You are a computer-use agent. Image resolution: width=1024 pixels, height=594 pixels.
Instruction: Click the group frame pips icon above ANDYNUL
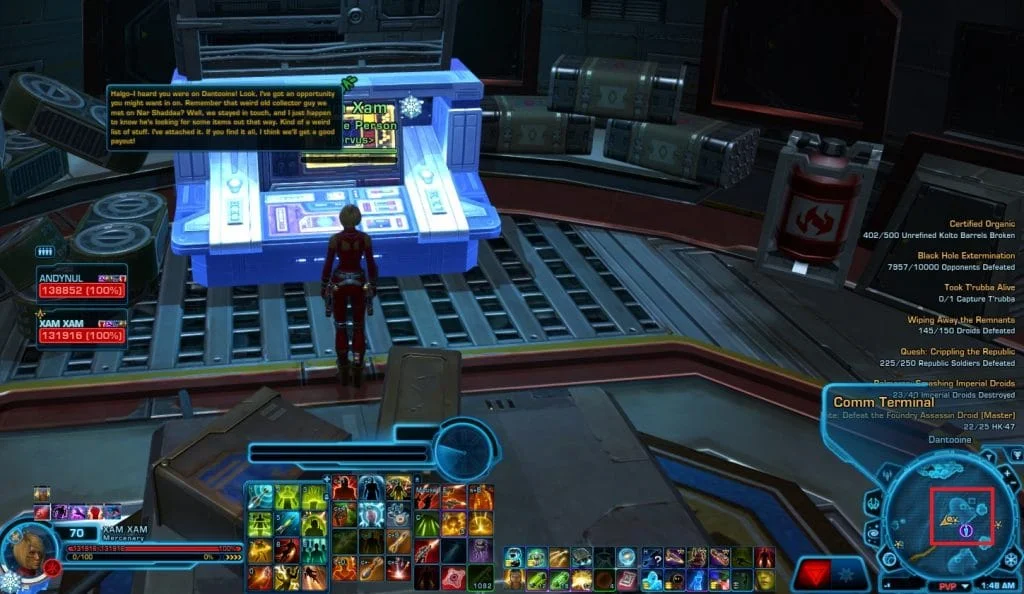(x=44, y=252)
